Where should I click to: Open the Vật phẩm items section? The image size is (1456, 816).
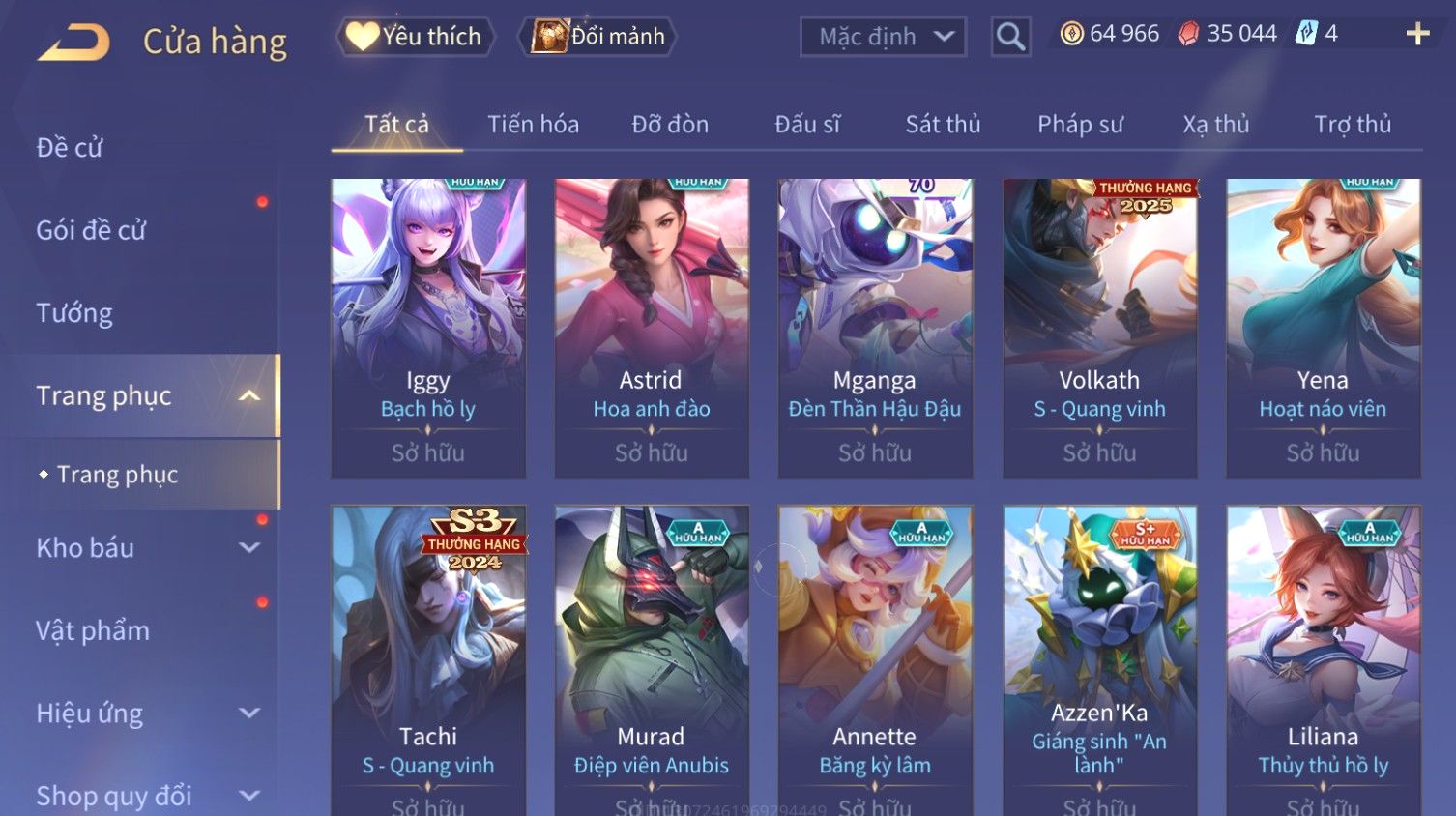click(x=93, y=630)
